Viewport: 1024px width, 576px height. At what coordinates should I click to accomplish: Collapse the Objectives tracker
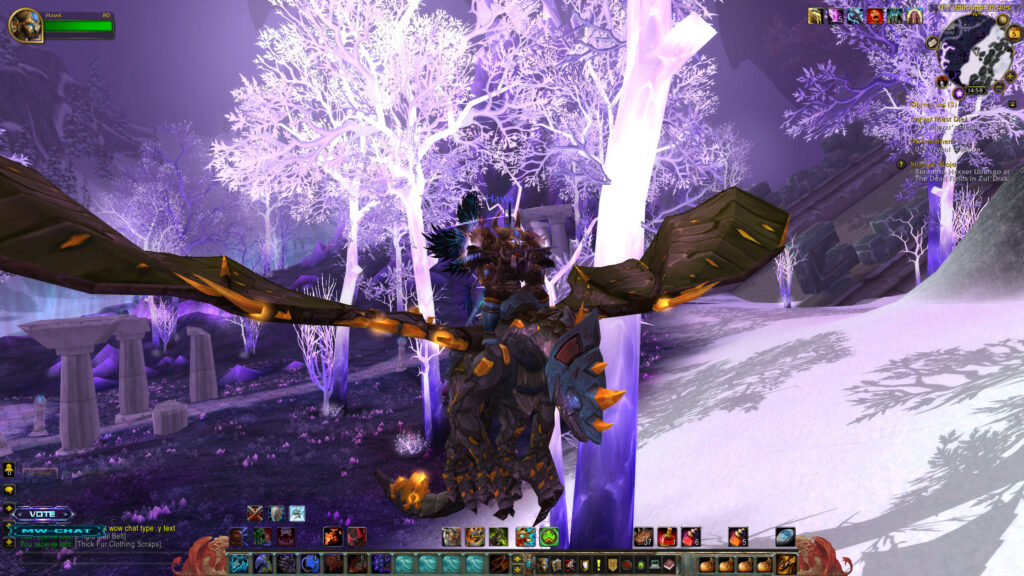1012,103
